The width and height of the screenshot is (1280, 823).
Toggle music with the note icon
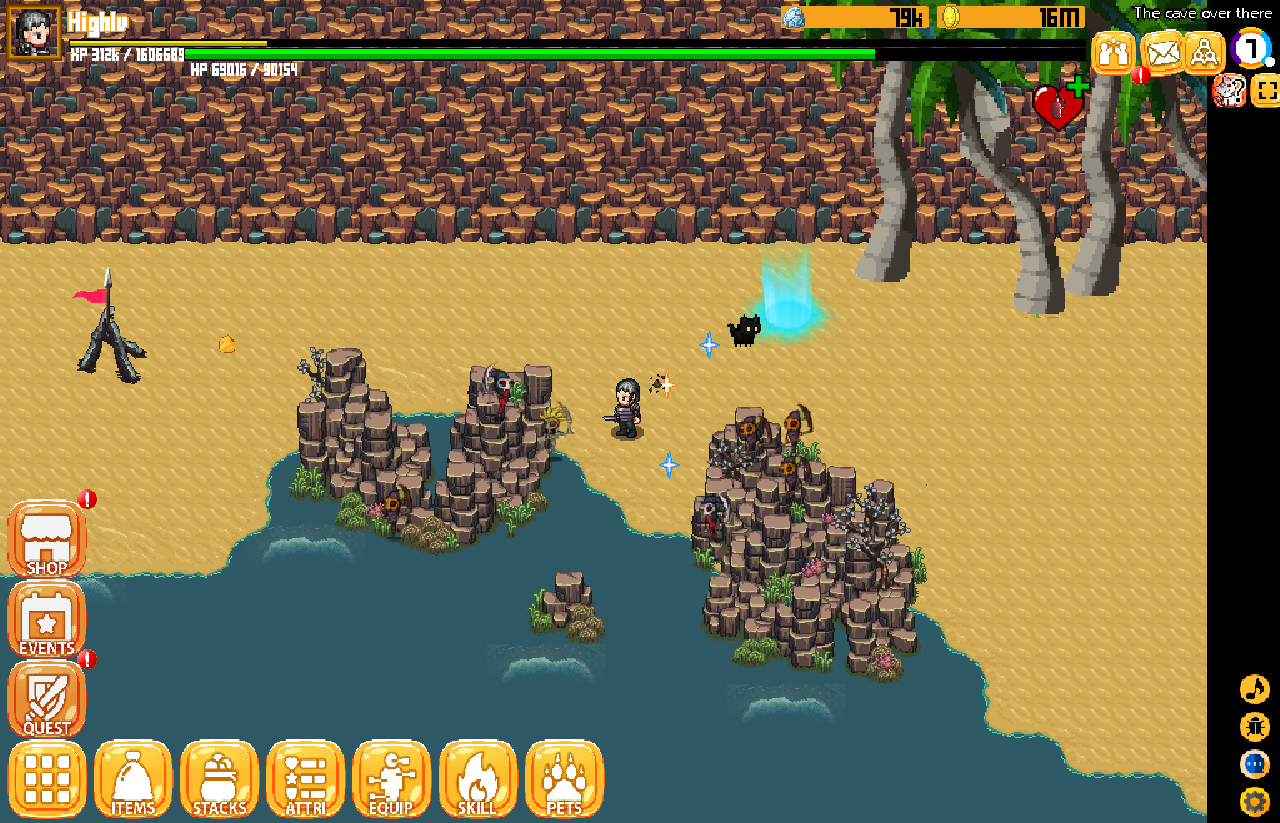pyautogui.click(x=1254, y=689)
